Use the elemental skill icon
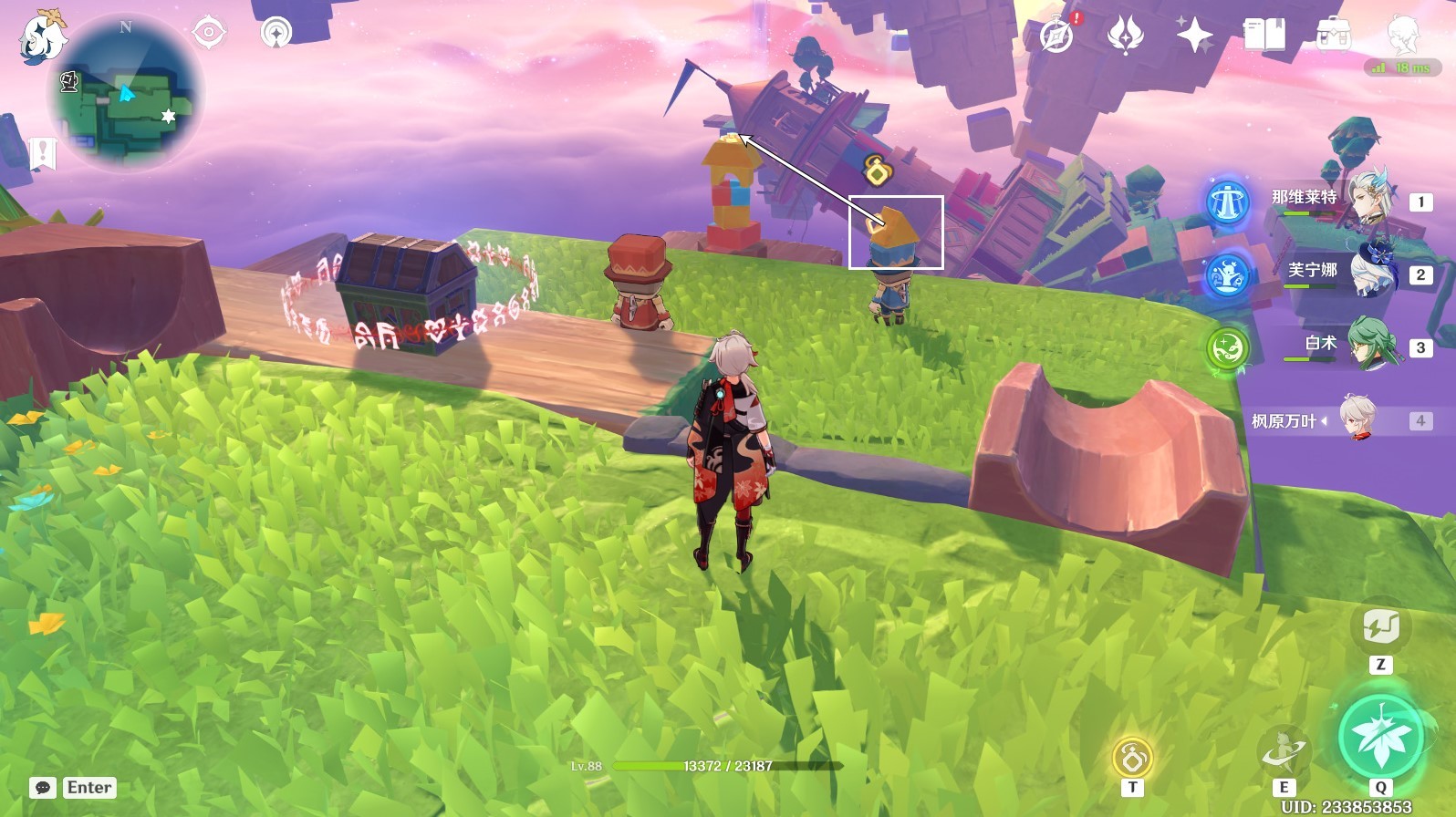The image size is (1456, 817). click(x=1284, y=752)
